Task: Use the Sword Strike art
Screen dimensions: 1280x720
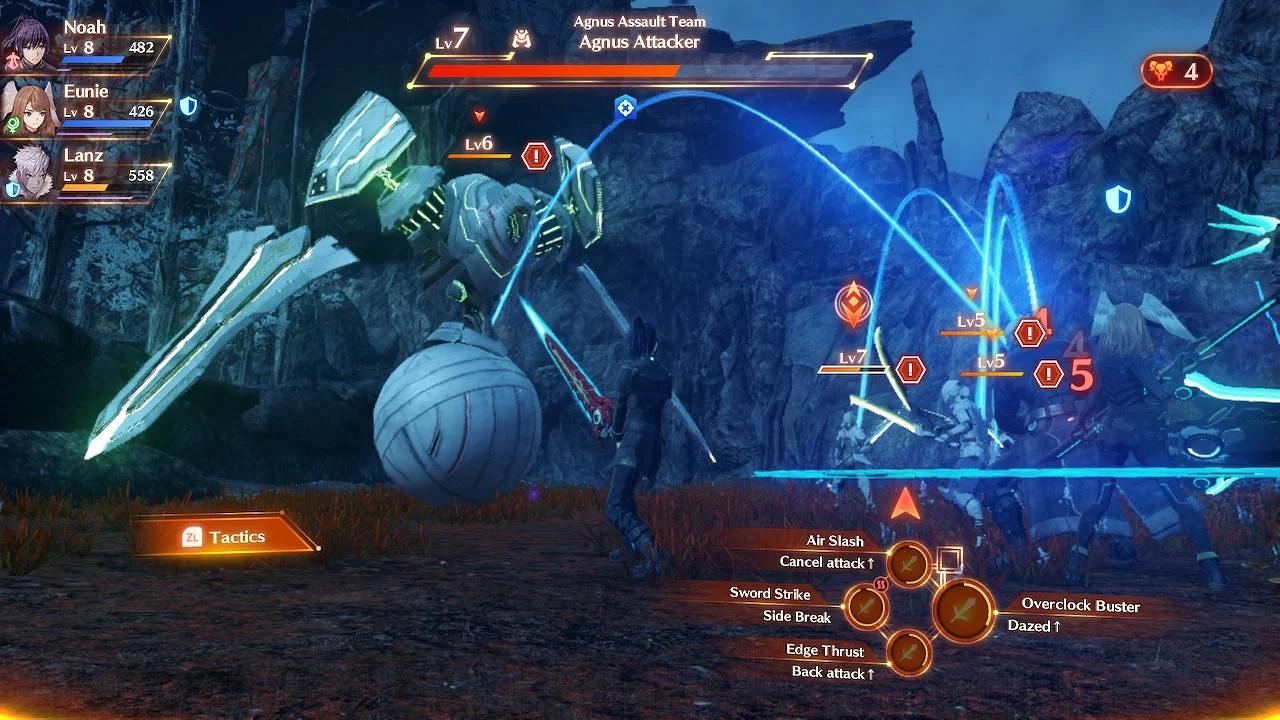Action: (x=866, y=606)
